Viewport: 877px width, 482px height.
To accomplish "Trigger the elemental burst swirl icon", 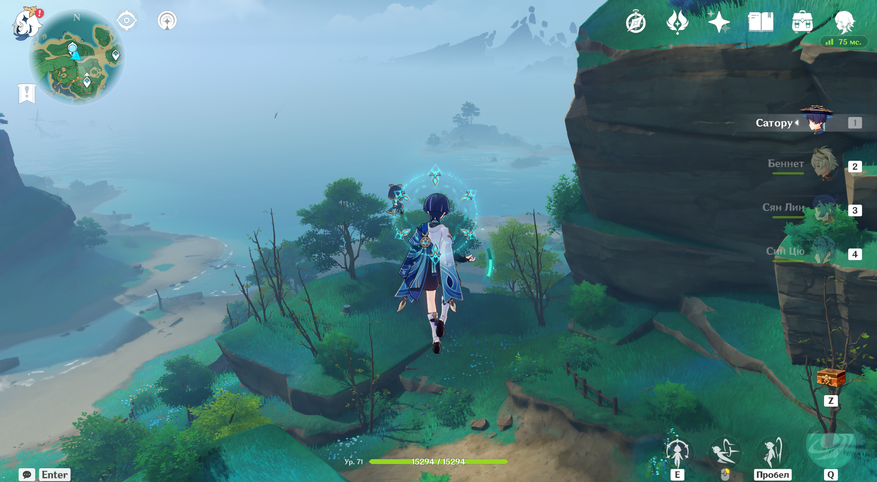I will click(831, 450).
